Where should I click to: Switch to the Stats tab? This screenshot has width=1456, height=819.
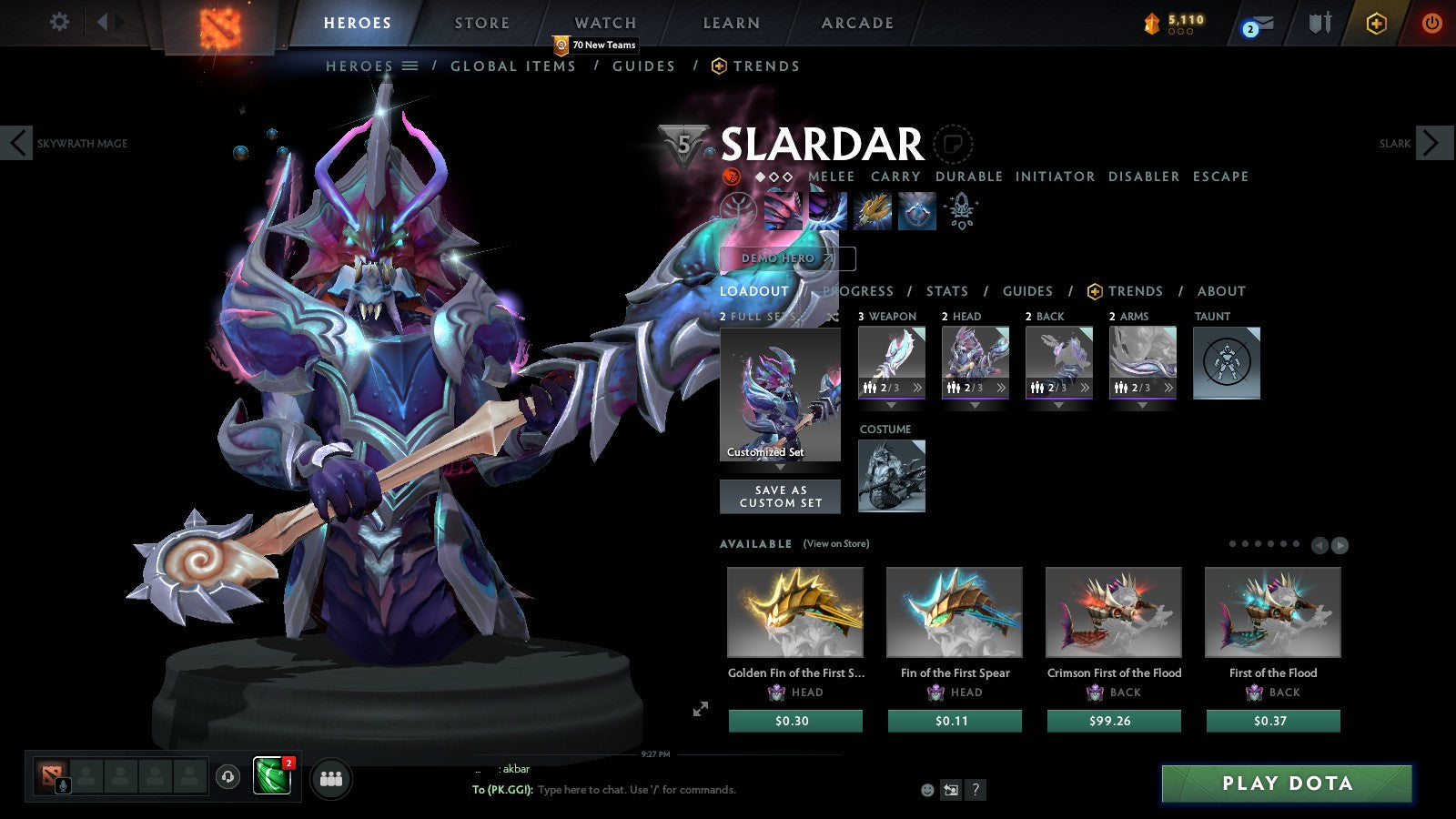pos(947,291)
